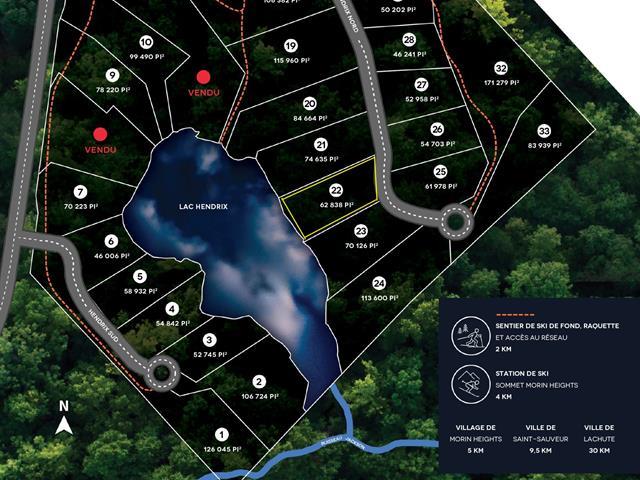
Task: Choose the lot 5 marker
Action: pyautogui.click(x=140, y=277)
